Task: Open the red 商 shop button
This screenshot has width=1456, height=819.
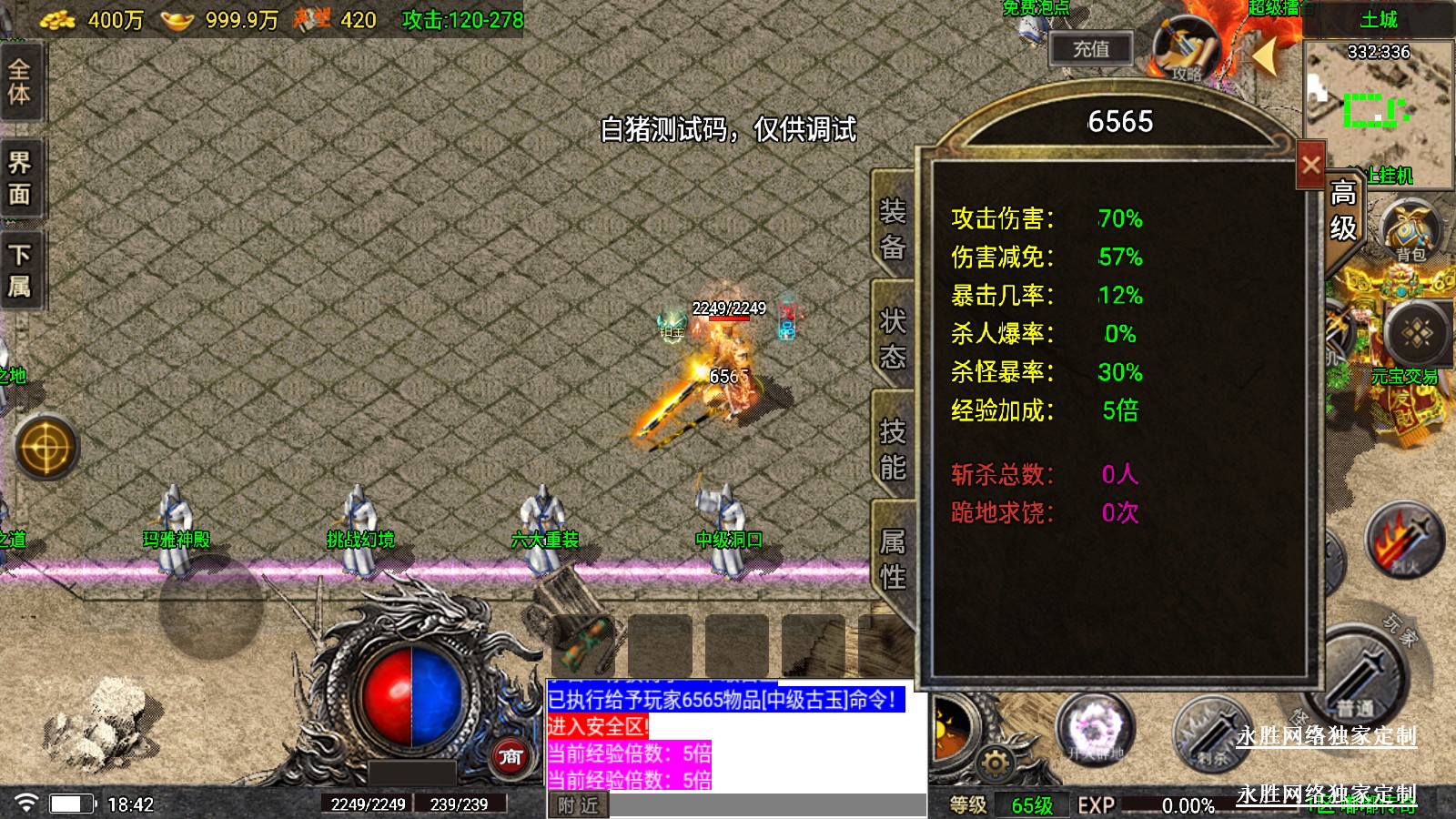Action: tap(511, 756)
